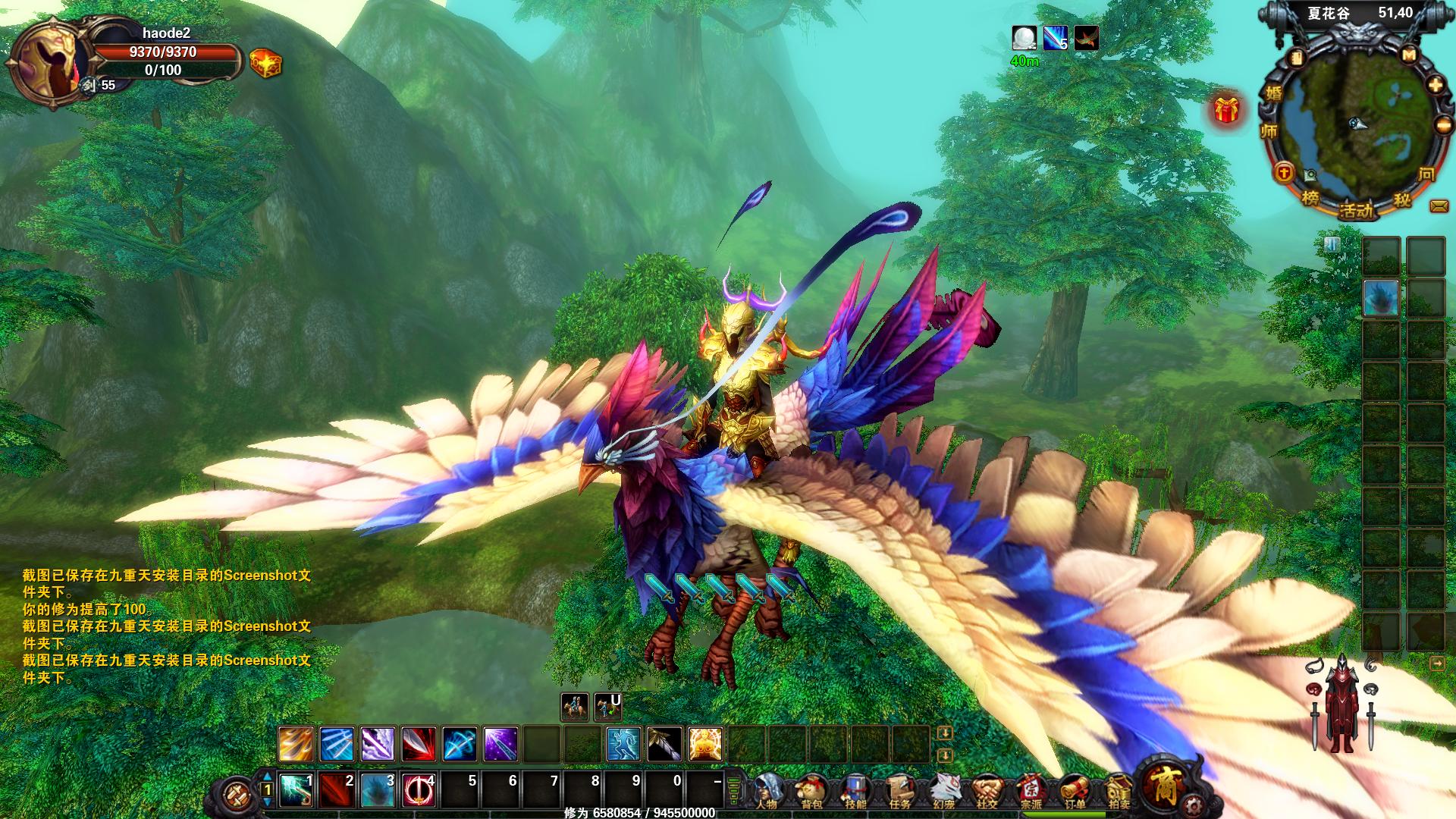Open the 活动 events menu

point(1356,210)
